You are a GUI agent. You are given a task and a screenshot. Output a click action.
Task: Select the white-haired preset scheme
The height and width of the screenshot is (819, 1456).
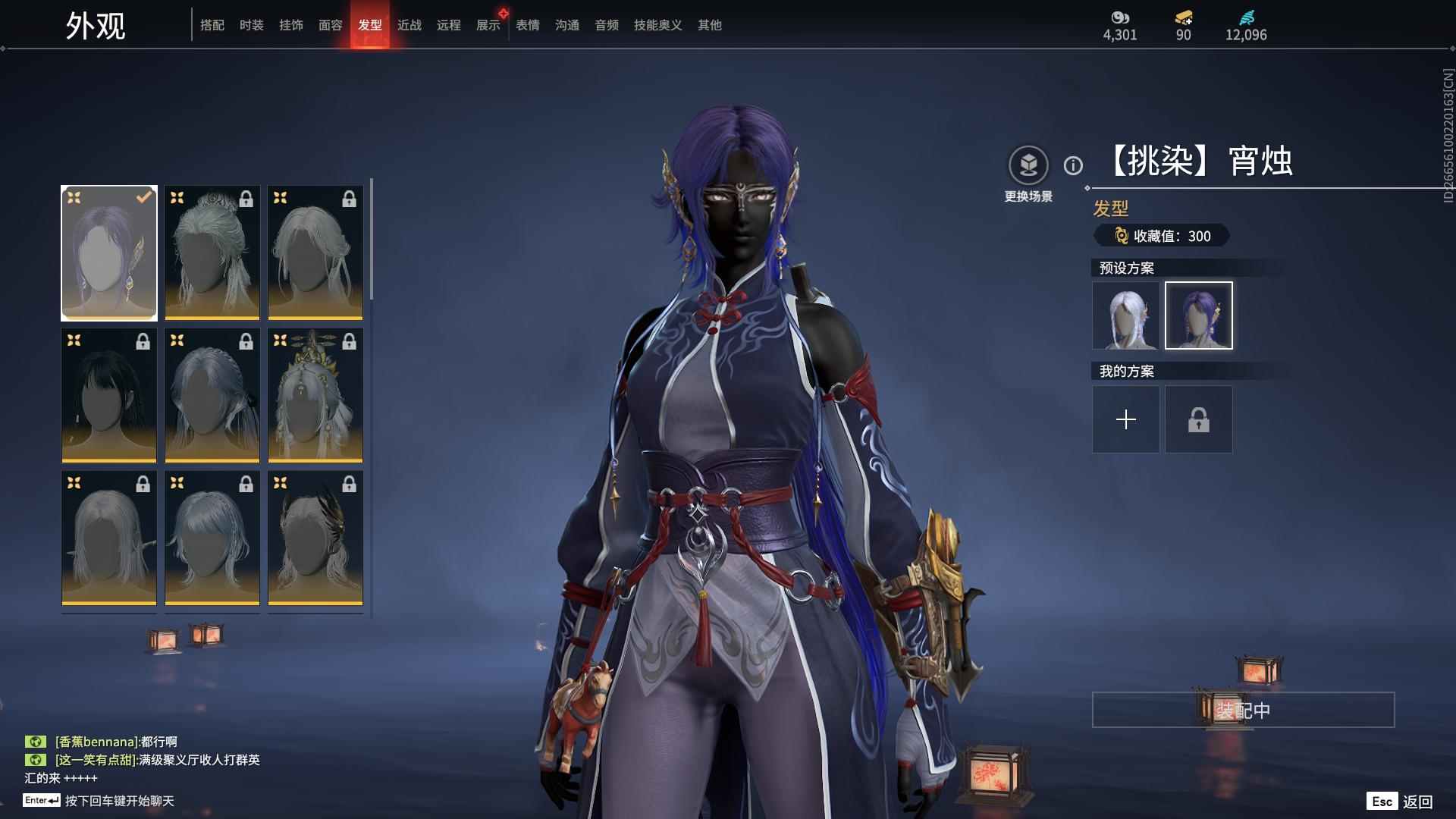tap(1125, 315)
